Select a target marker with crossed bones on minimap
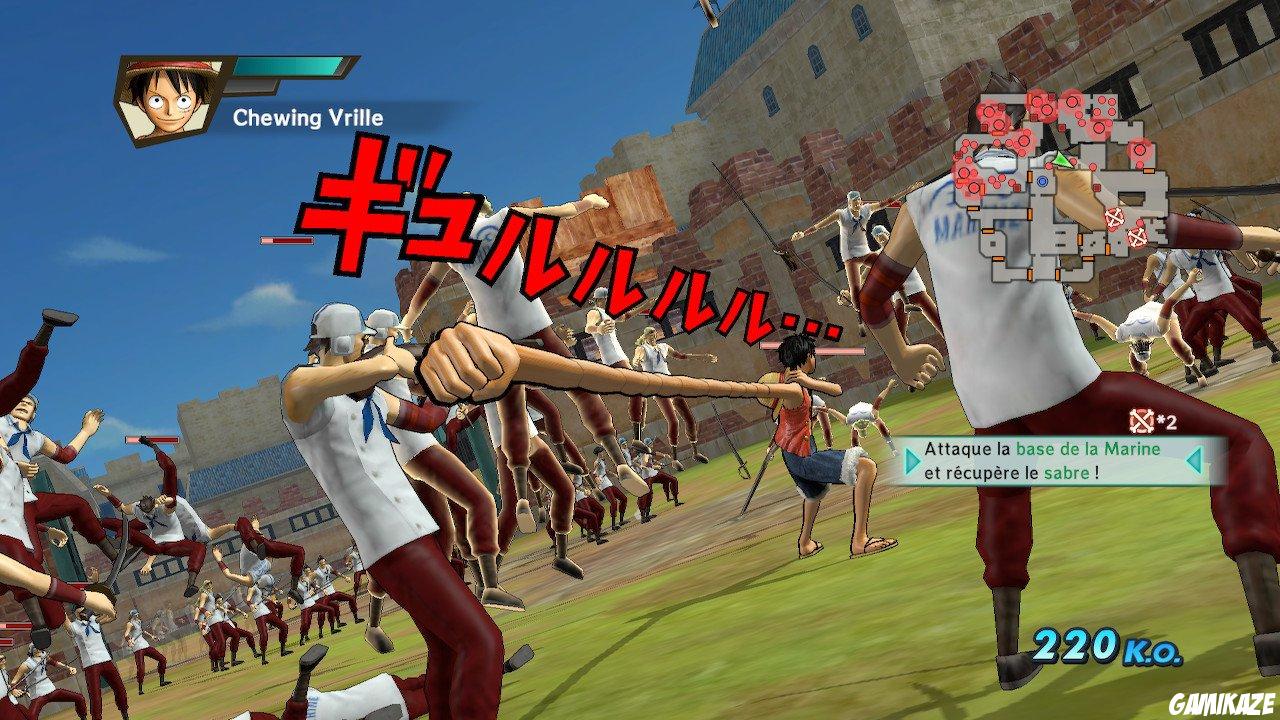Screen dimensions: 1280x720 (1115, 217)
